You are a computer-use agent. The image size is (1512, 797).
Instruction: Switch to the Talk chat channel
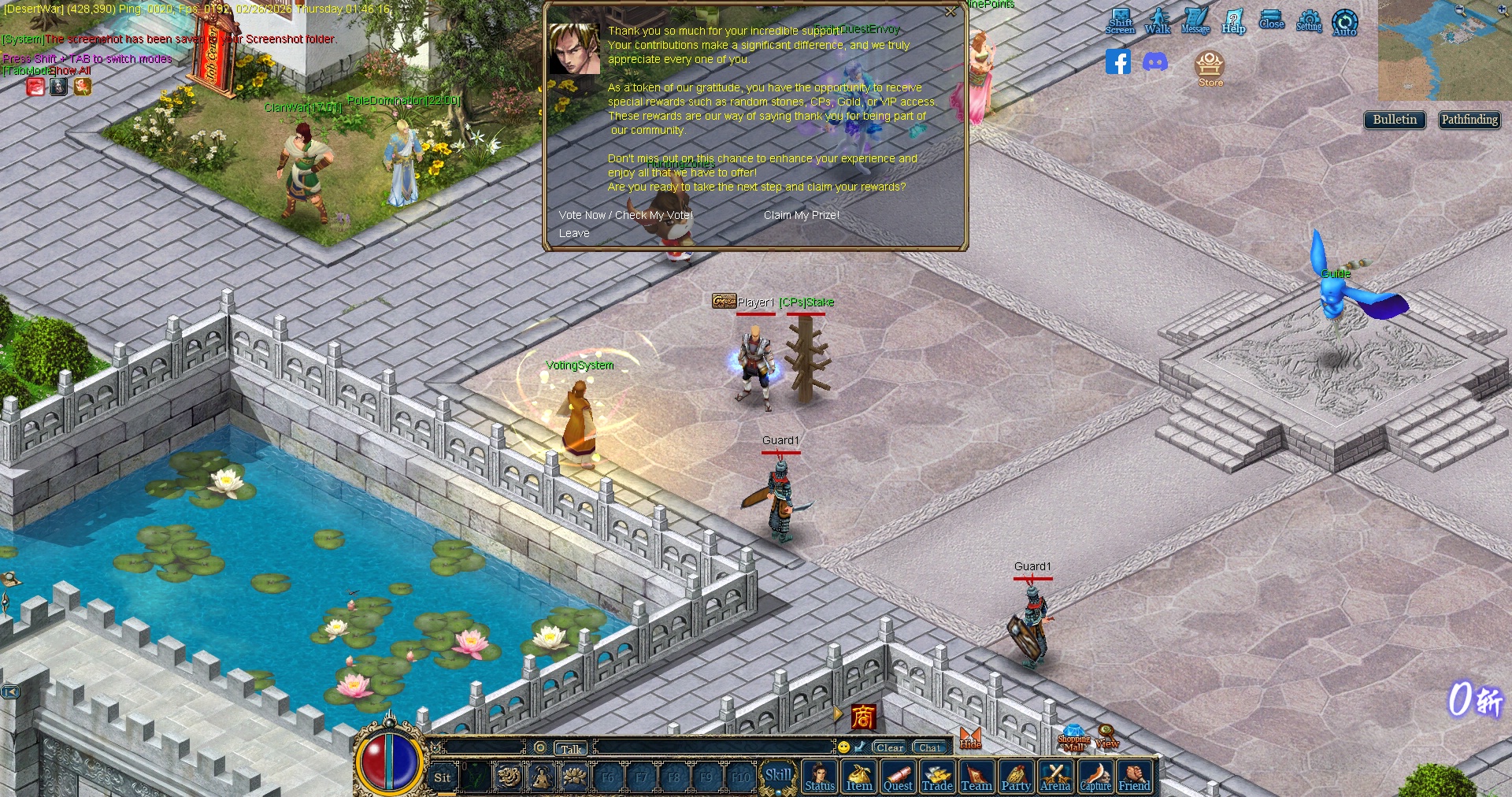[x=570, y=748]
